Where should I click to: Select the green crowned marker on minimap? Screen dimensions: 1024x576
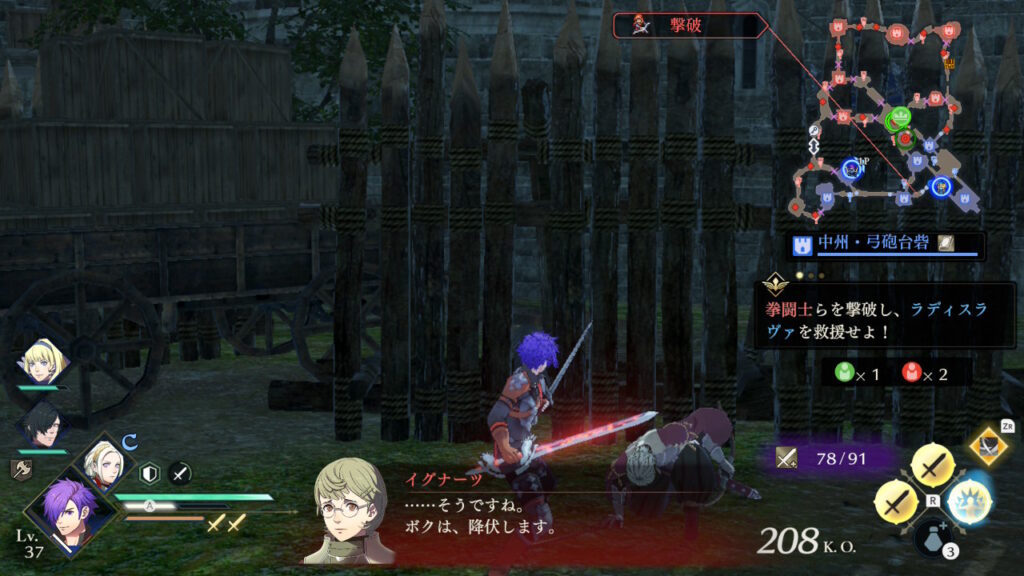pos(902,118)
